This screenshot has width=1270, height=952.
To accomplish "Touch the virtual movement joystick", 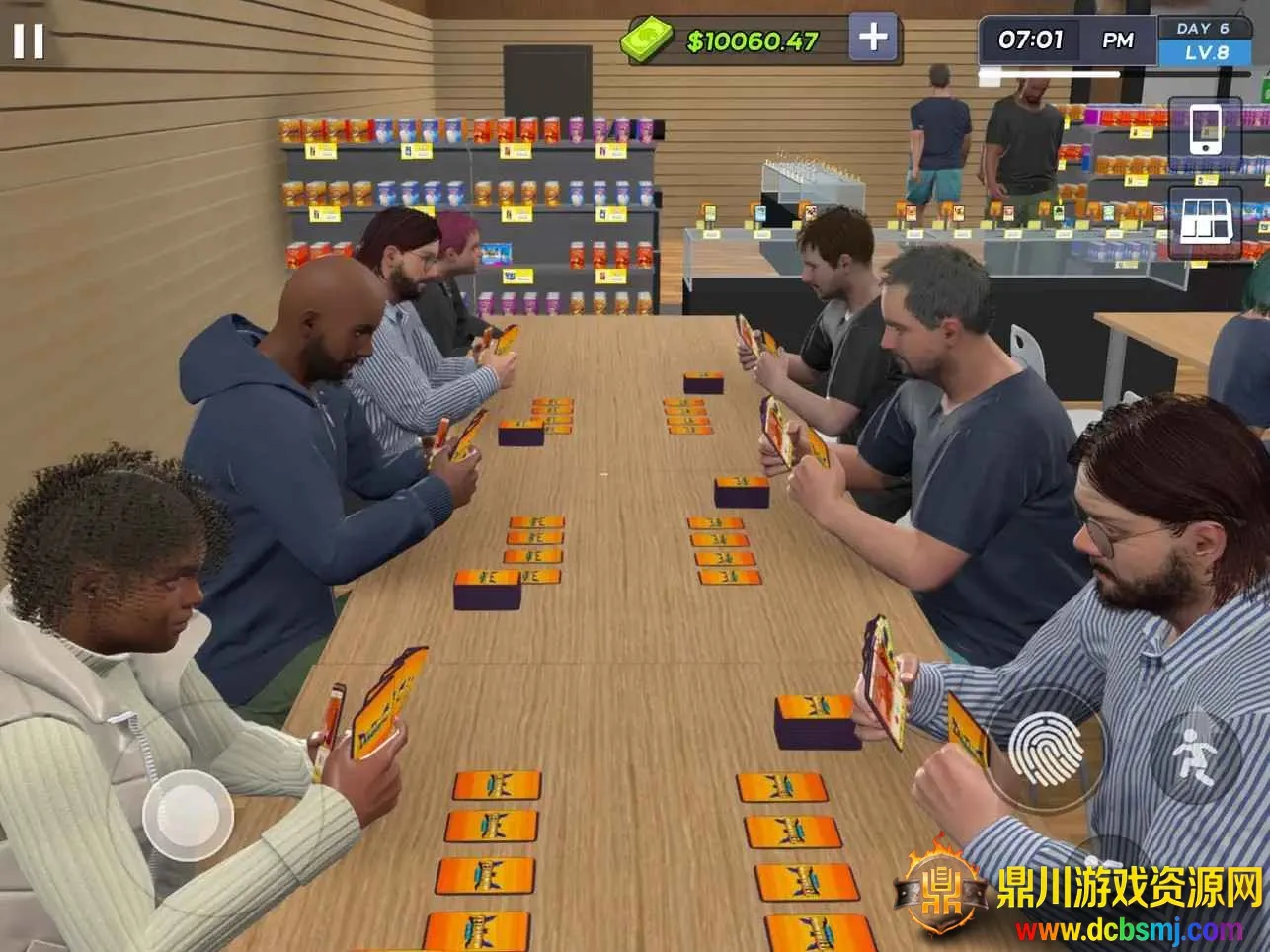I will [x=187, y=817].
